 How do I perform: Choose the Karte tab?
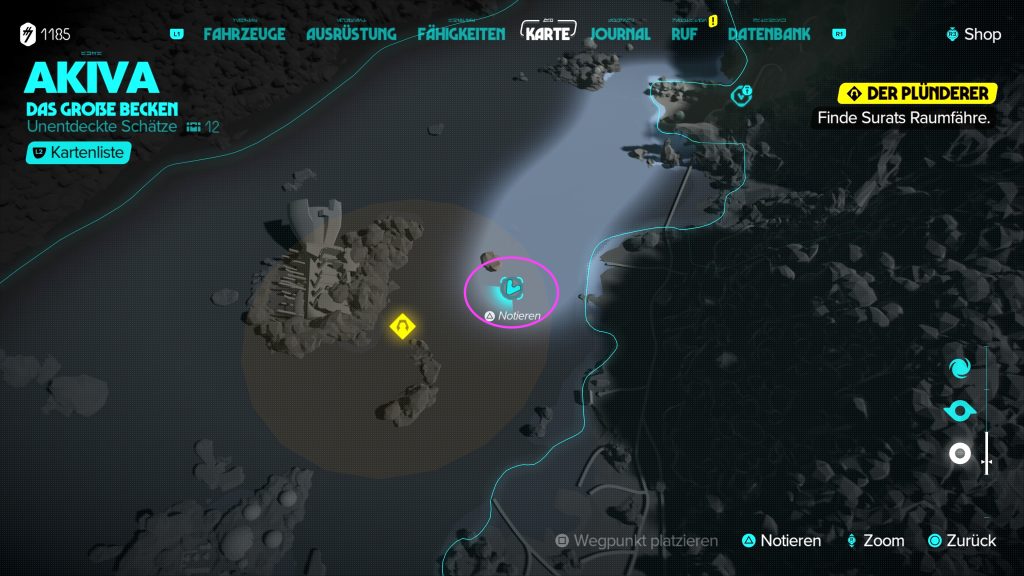(549, 33)
